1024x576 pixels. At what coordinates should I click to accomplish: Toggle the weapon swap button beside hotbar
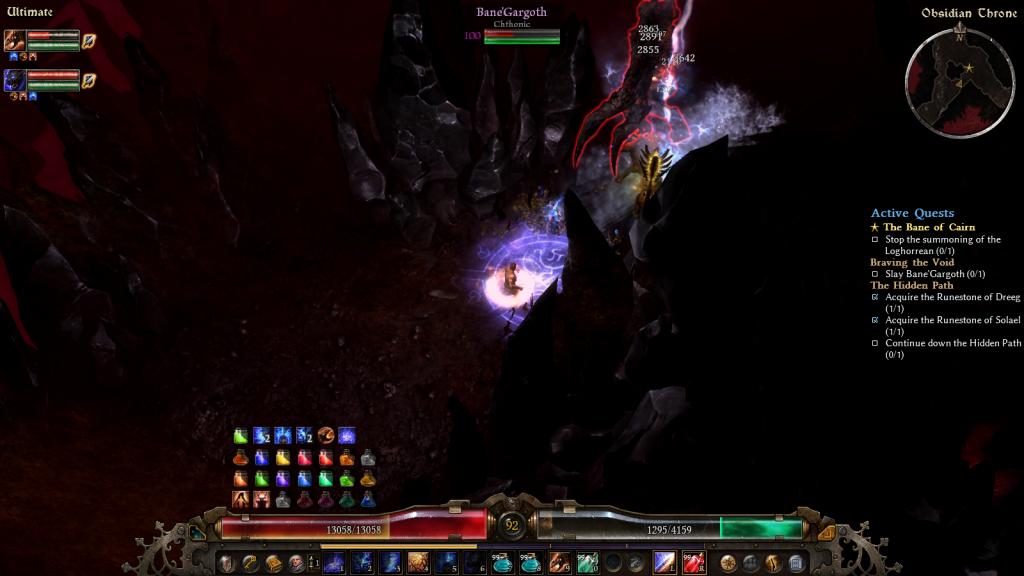311,563
